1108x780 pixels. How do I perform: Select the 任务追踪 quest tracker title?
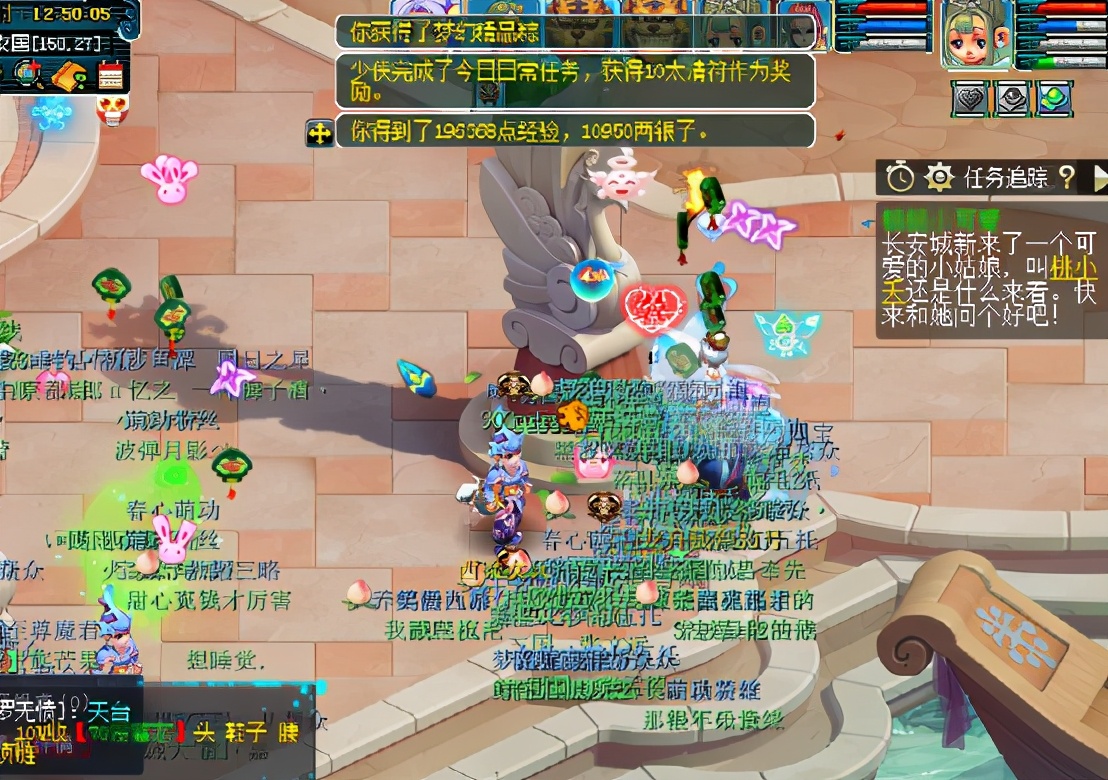(1005, 178)
